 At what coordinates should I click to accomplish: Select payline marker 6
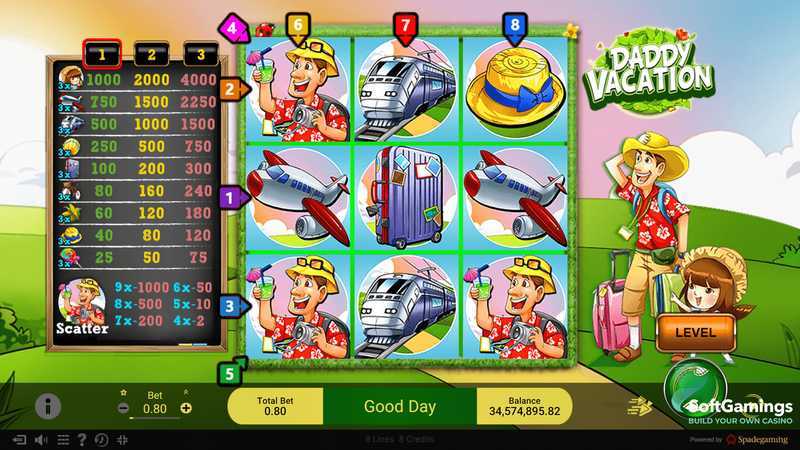point(296,25)
